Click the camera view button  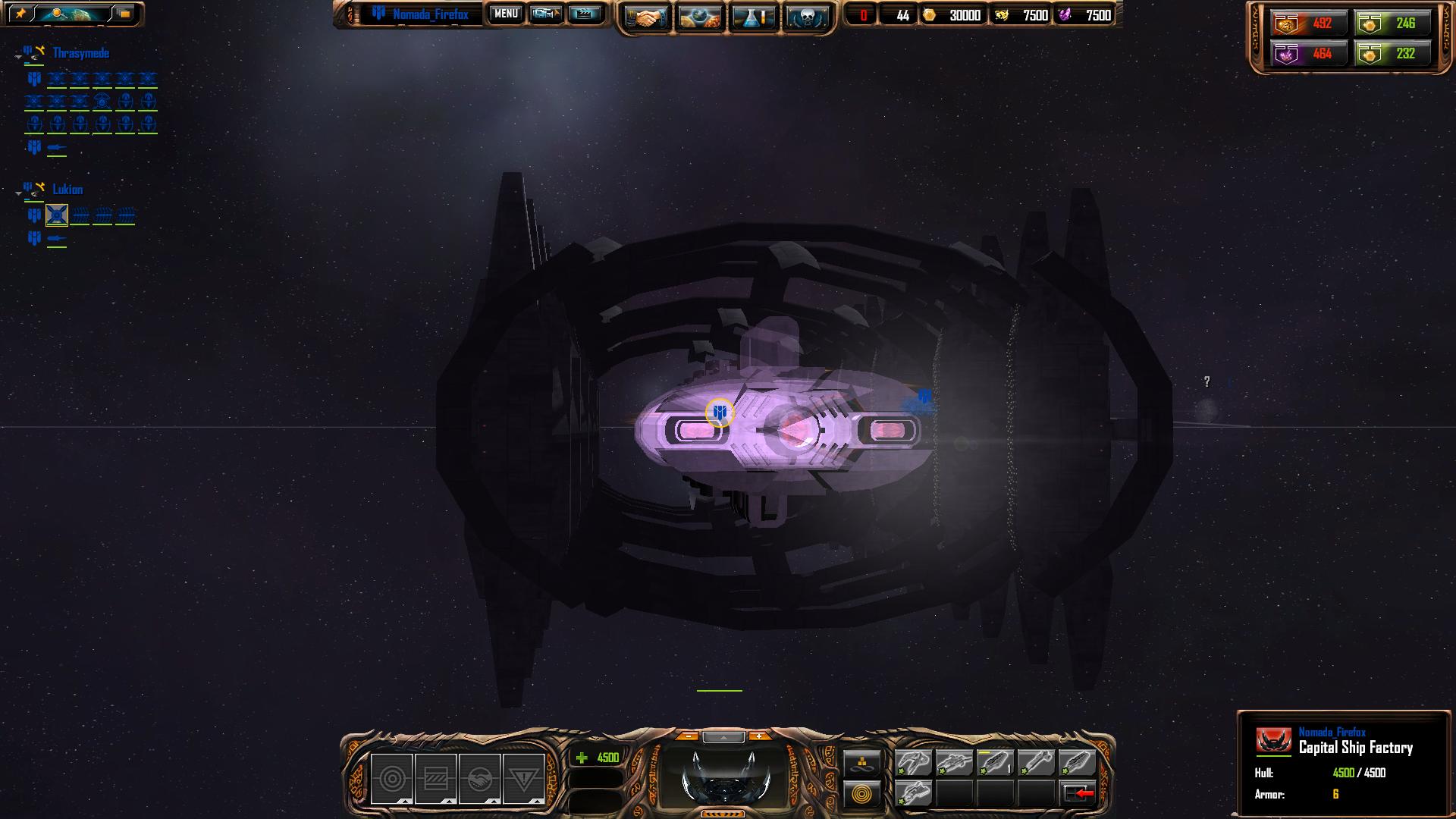[x=545, y=14]
